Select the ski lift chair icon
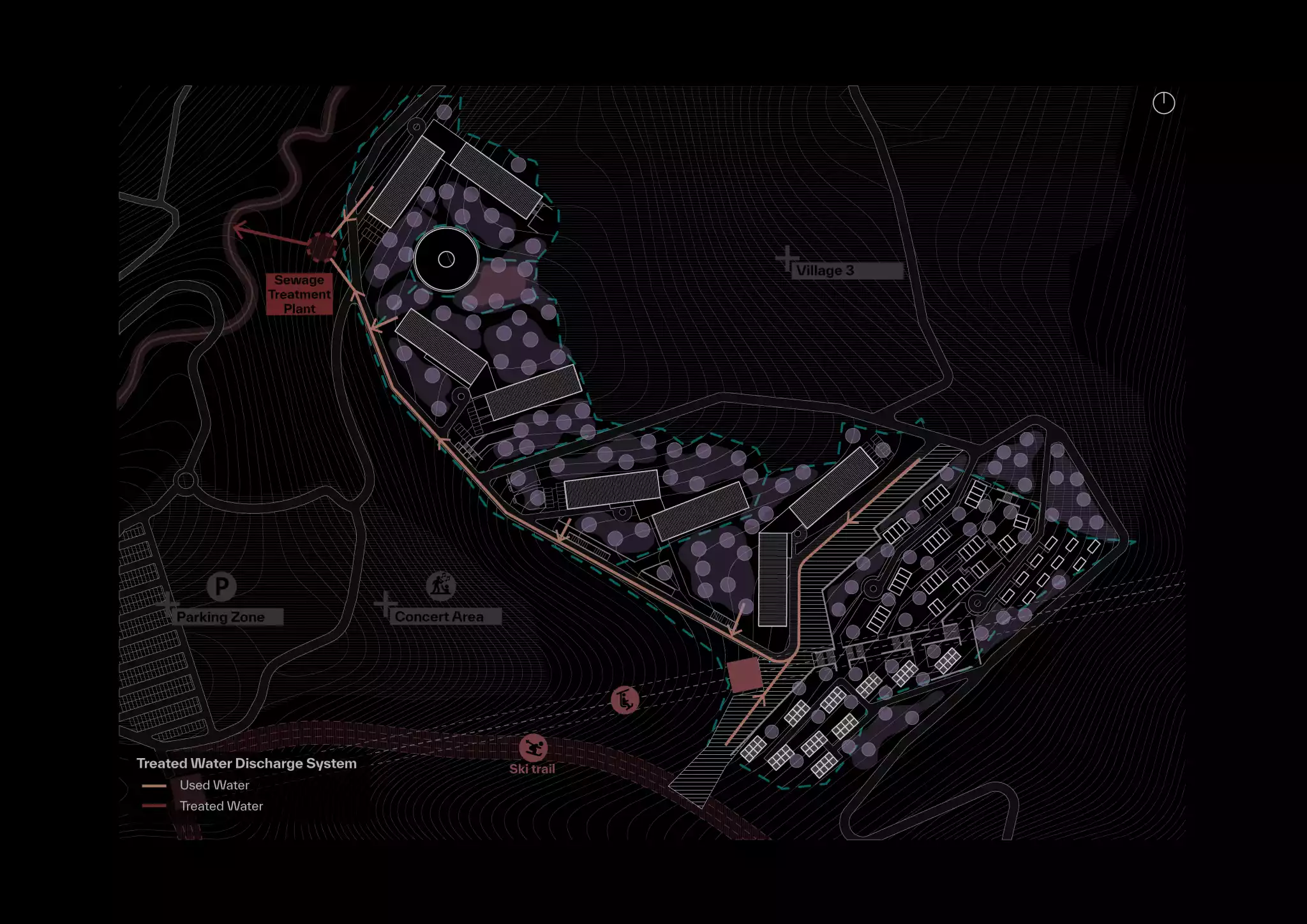This screenshot has width=1307, height=924. 625,700
